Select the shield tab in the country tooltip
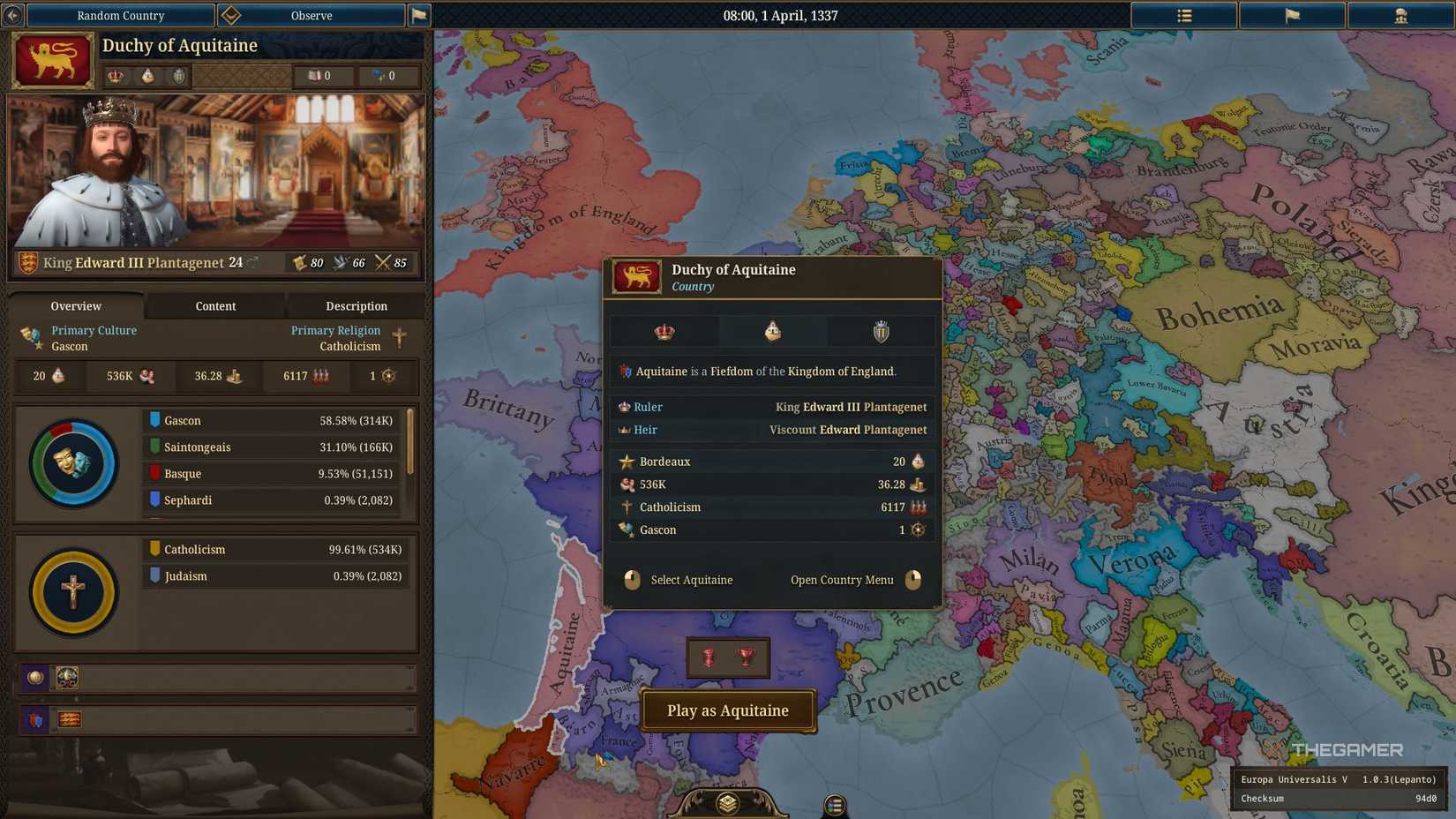Image resolution: width=1456 pixels, height=819 pixels. click(x=880, y=331)
